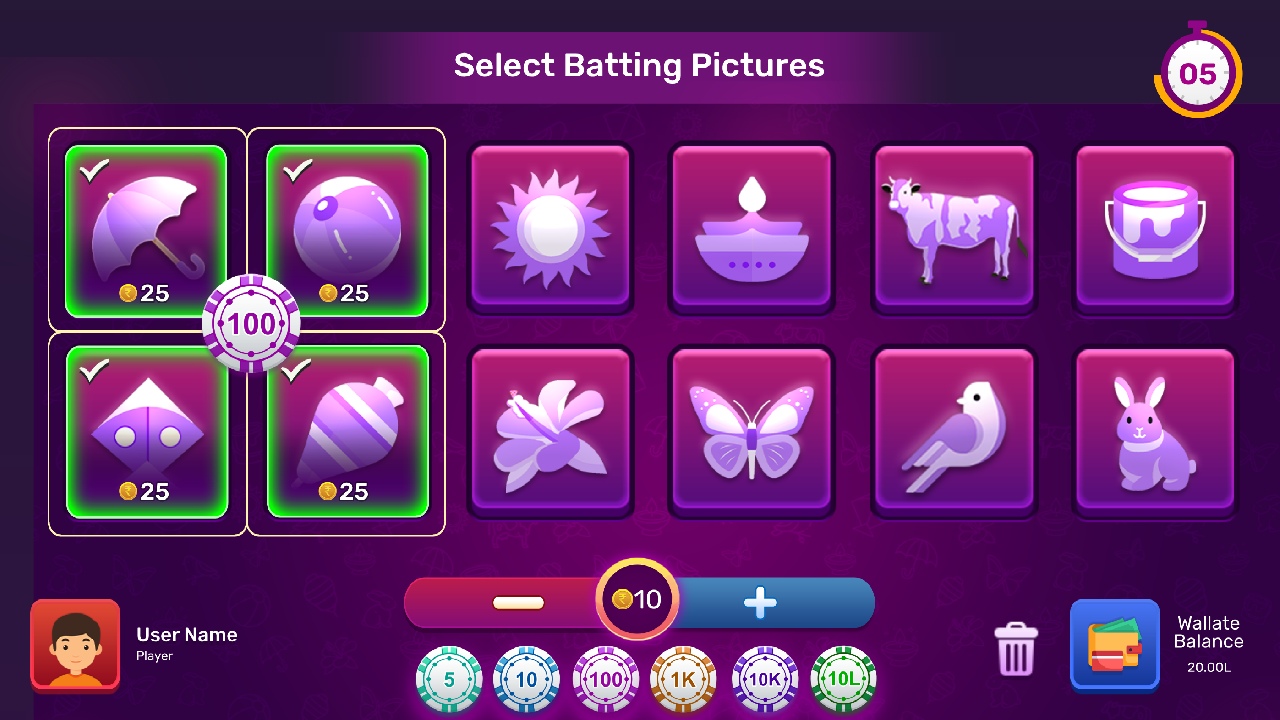Open the wallet balance icon
Image resolution: width=1280 pixels, height=720 pixels.
(1114, 645)
